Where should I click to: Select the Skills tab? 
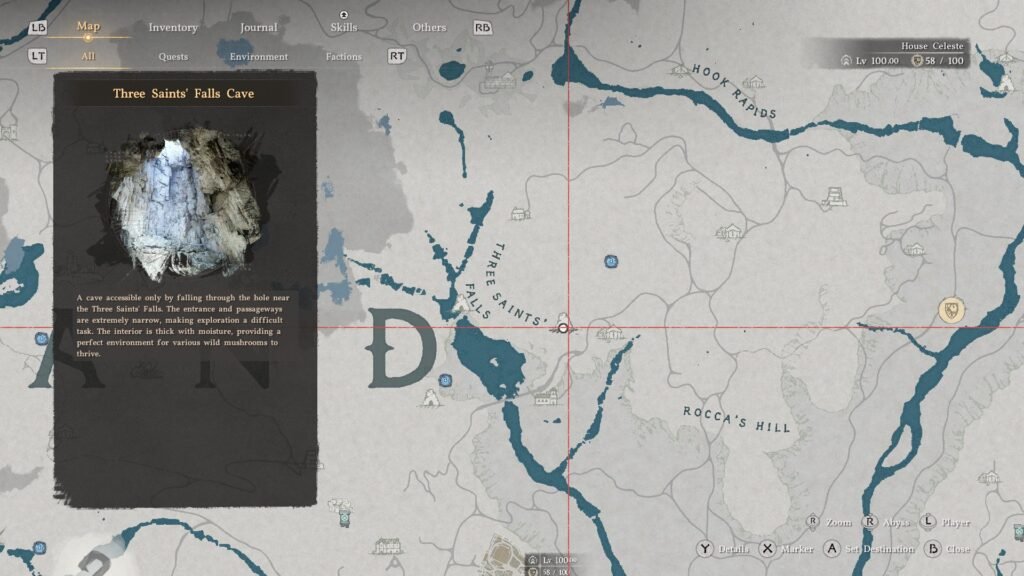(343, 27)
